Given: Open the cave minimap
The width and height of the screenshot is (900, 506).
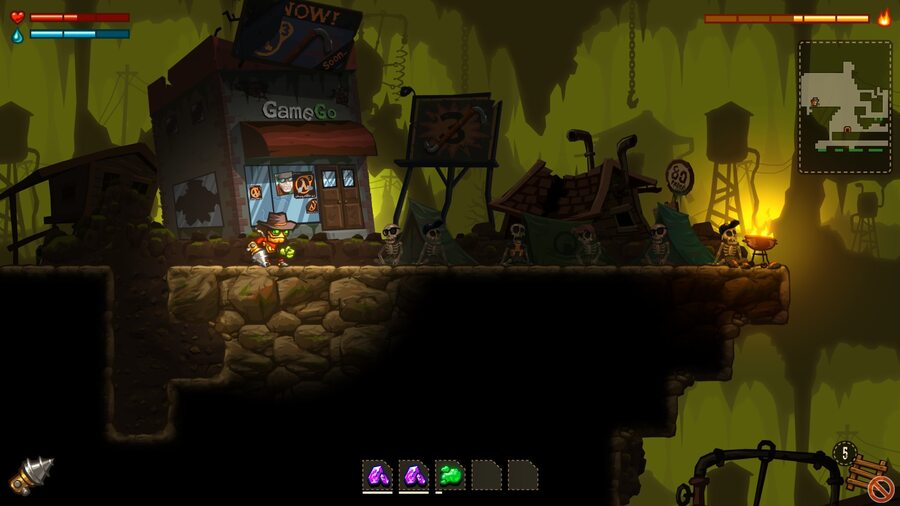Looking at the screenshot, I should 844,107.
